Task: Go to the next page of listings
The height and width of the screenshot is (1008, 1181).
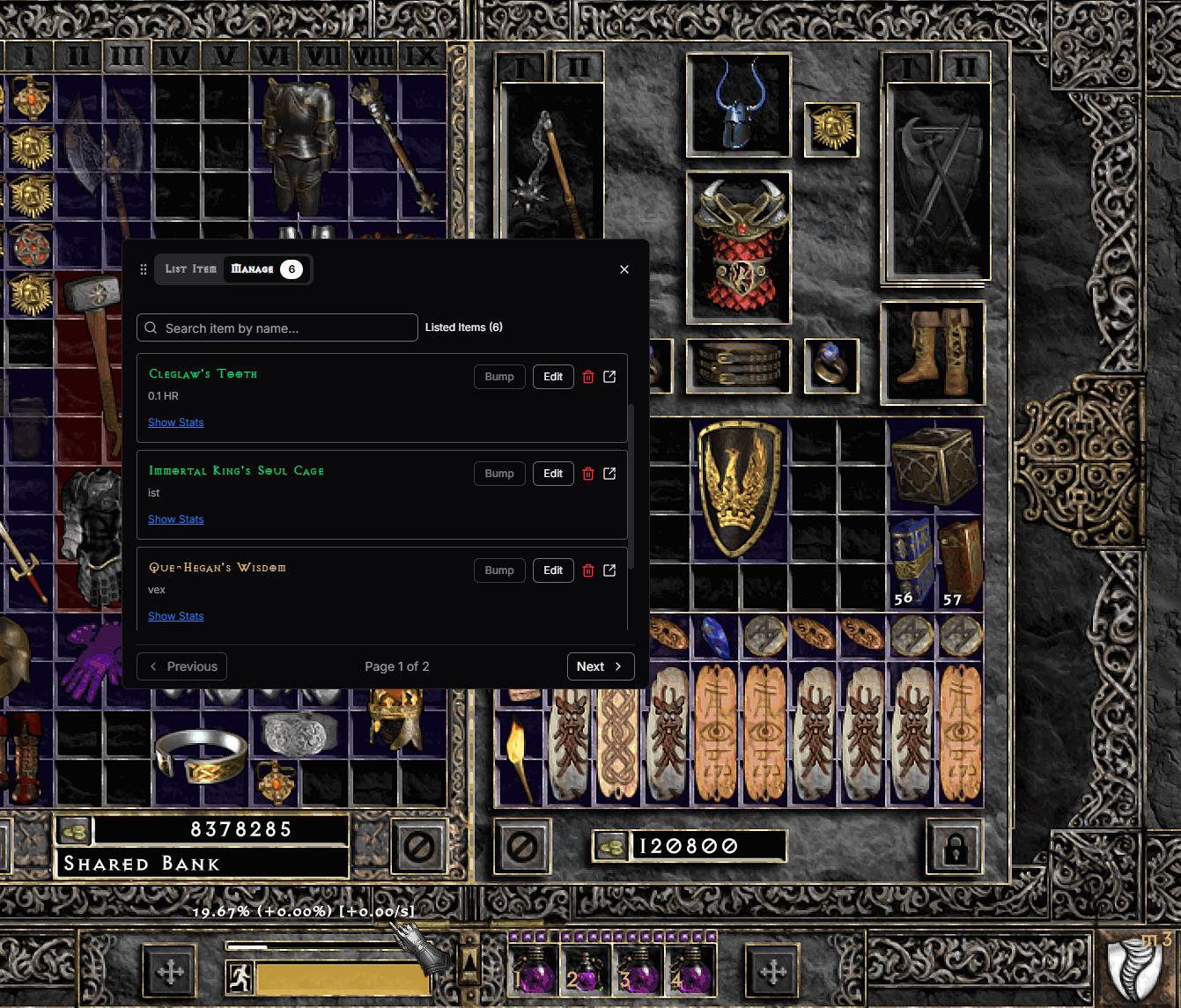Action: [x=600, y=666]
